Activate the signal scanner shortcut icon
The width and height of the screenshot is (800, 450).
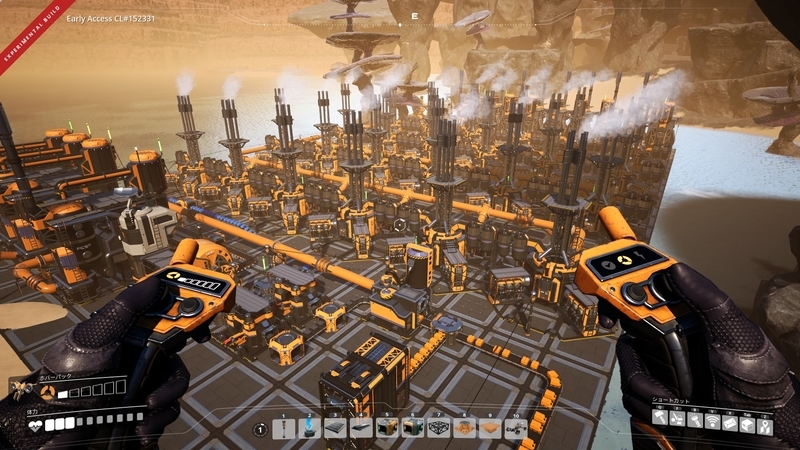pyautogui.click(x=714, y=421)
